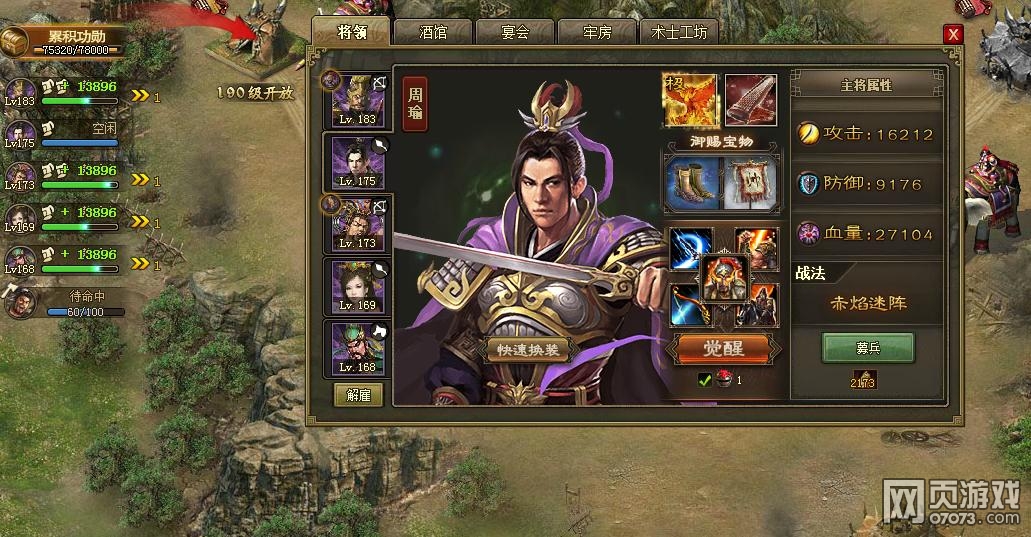Click the 解雇 dismiss button

pos(358,395)
